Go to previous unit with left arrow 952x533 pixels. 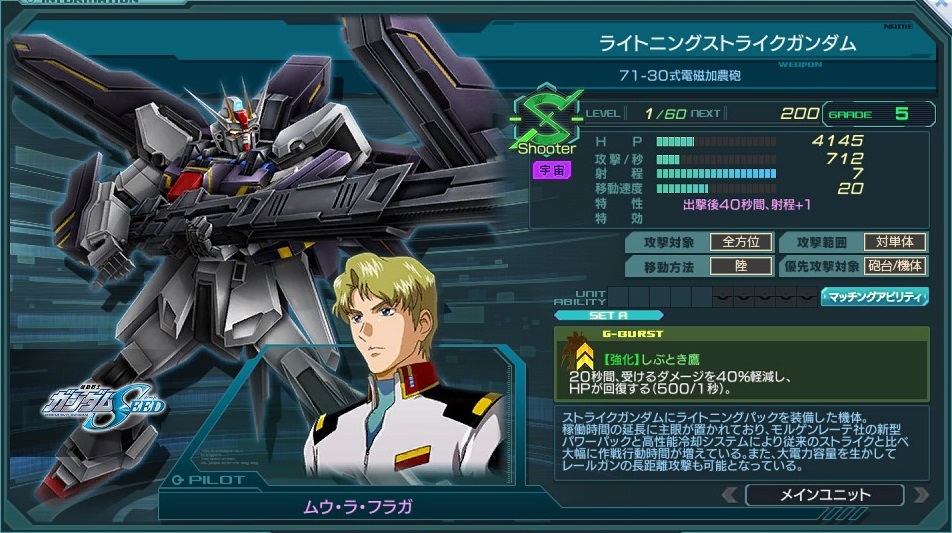(x=731, y=495)
